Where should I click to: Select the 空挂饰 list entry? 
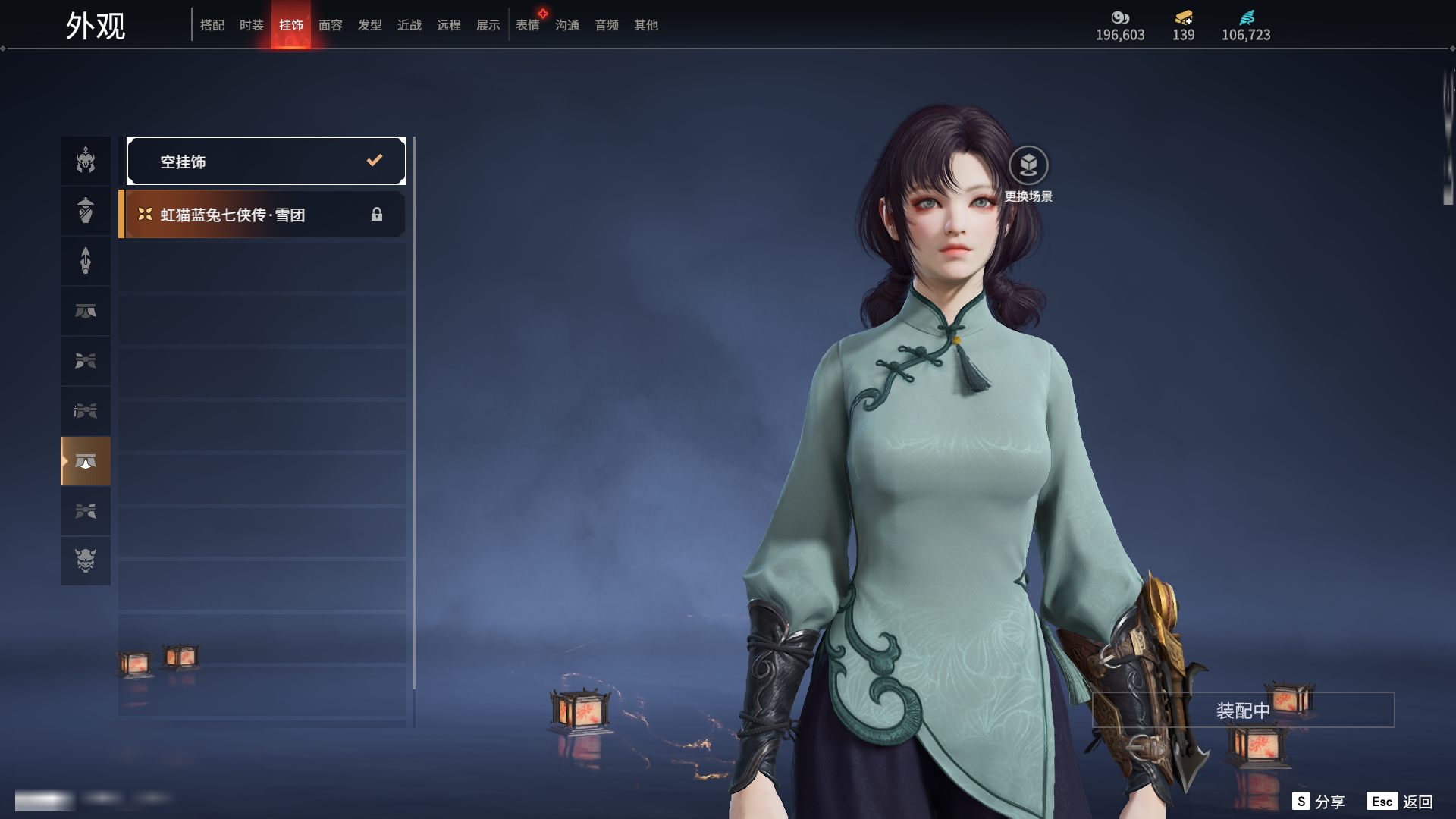tap(266, 161)
